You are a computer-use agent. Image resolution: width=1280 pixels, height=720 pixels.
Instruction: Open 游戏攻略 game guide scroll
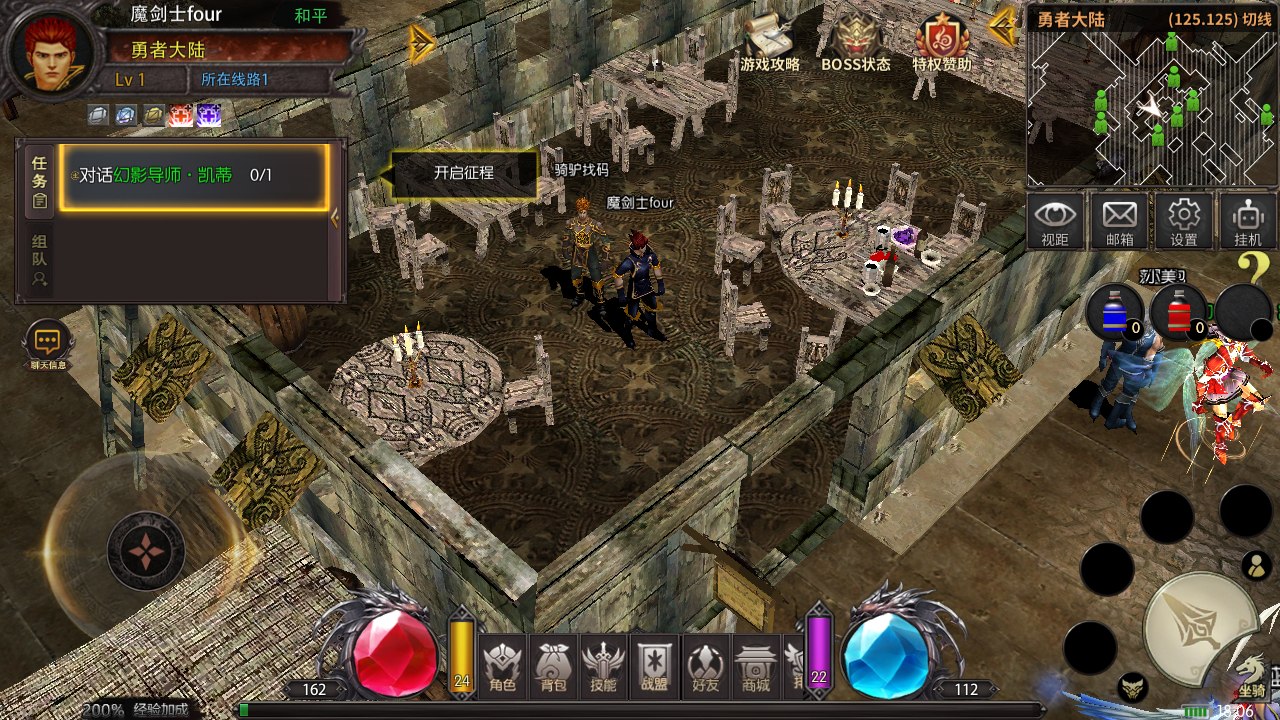(x=769, y=43)
